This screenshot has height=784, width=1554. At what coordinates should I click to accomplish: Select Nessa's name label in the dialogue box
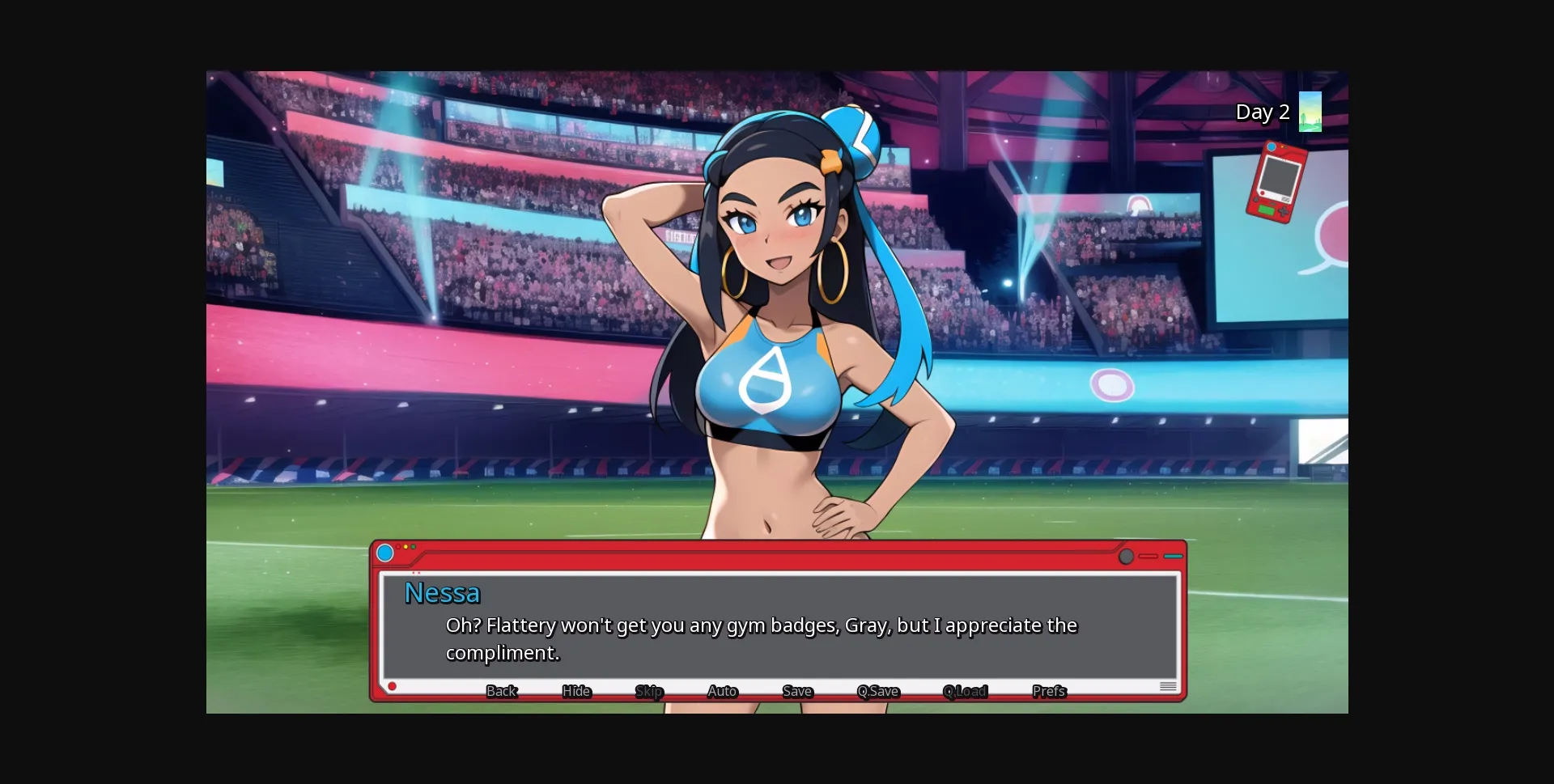tap(442, 592)
